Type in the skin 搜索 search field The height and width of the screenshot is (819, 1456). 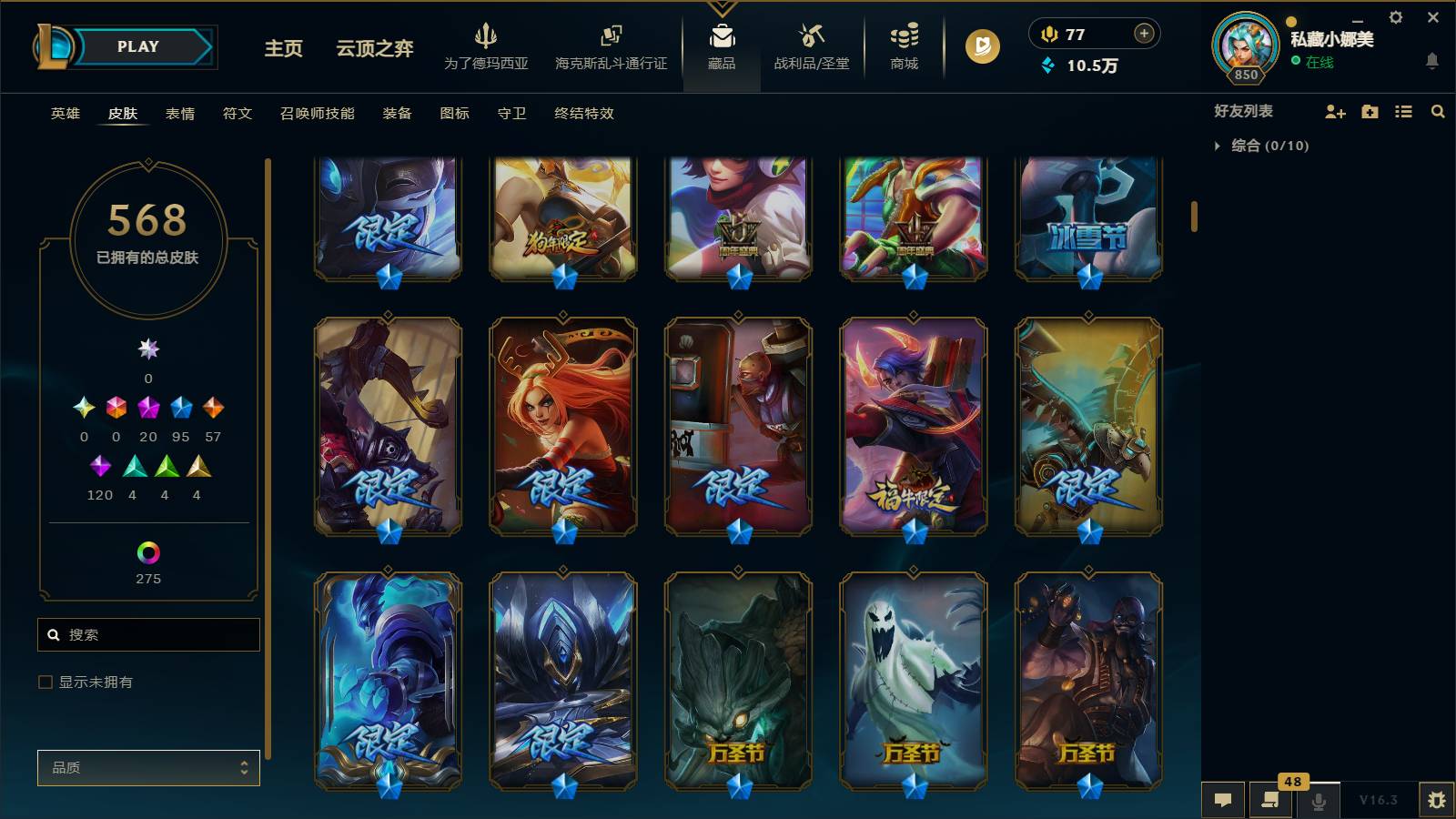pos(148,634)
